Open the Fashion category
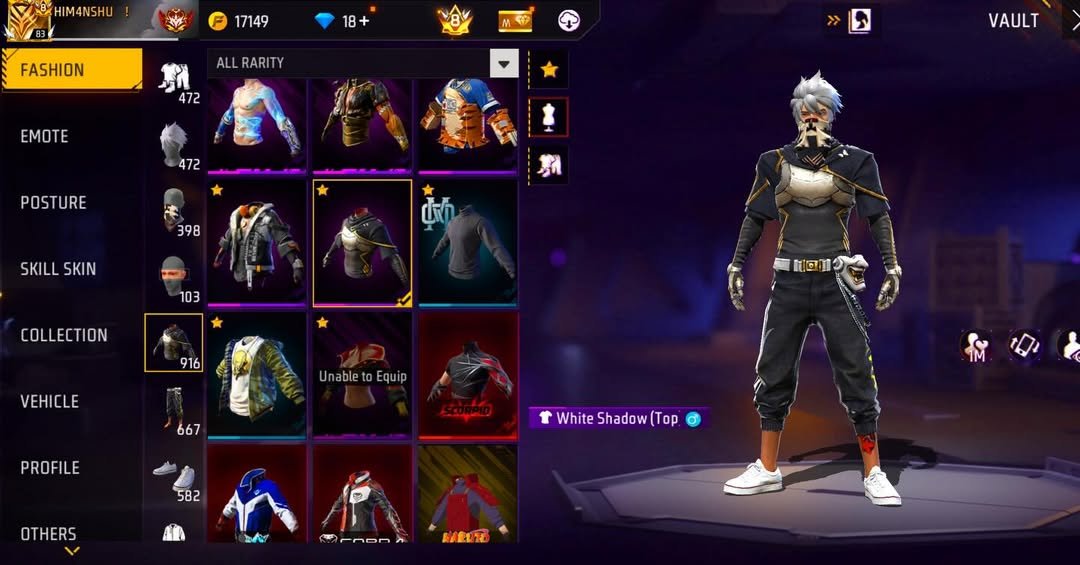This screenshot has height=565, width=1080. click(70, 70)
